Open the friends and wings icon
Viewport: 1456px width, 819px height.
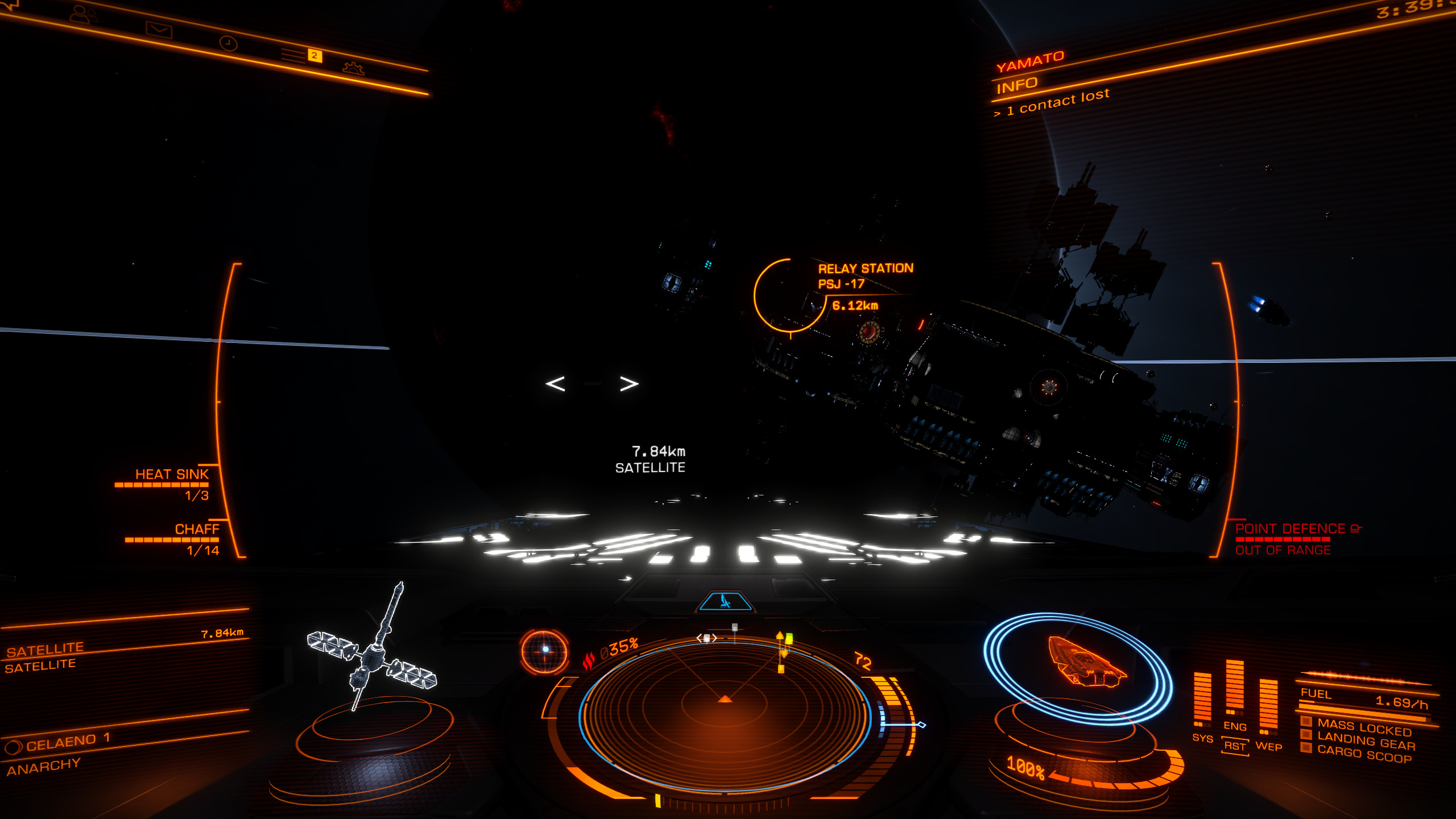pyautogui.click(x=83, y=14)
